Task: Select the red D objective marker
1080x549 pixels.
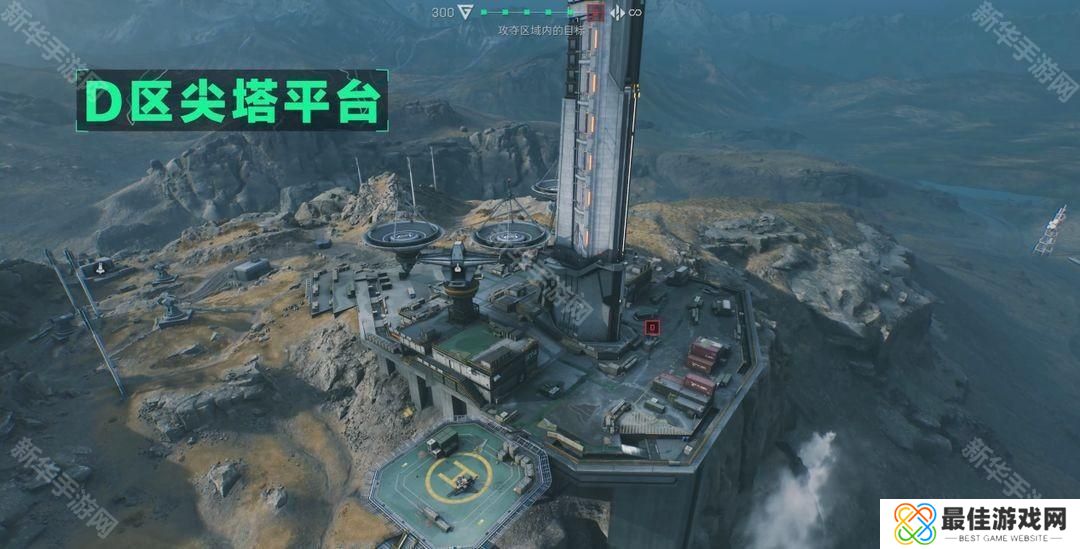Action: click(652, 326)
